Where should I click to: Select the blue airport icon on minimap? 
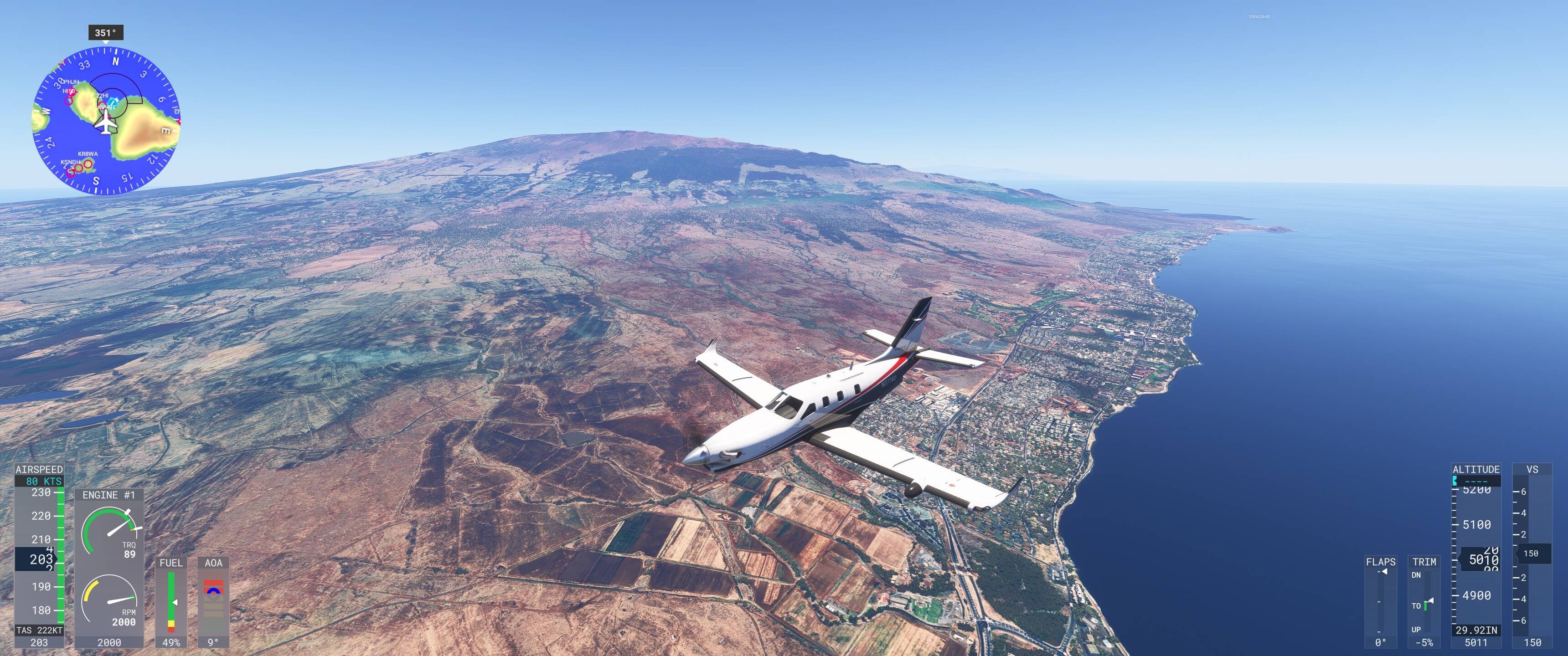pyautogui.click(x=114, y=101)
